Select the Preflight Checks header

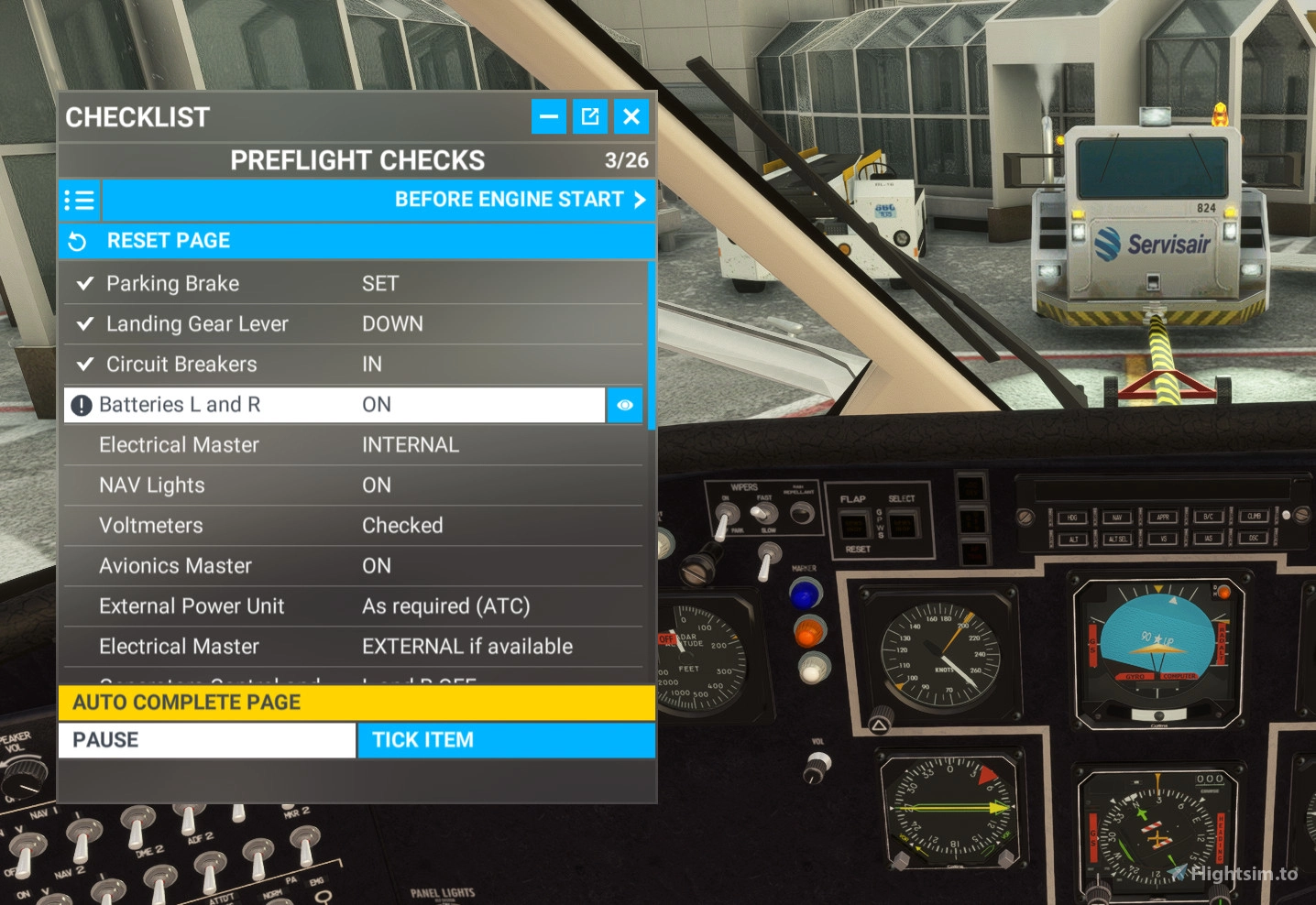point(358,159)
